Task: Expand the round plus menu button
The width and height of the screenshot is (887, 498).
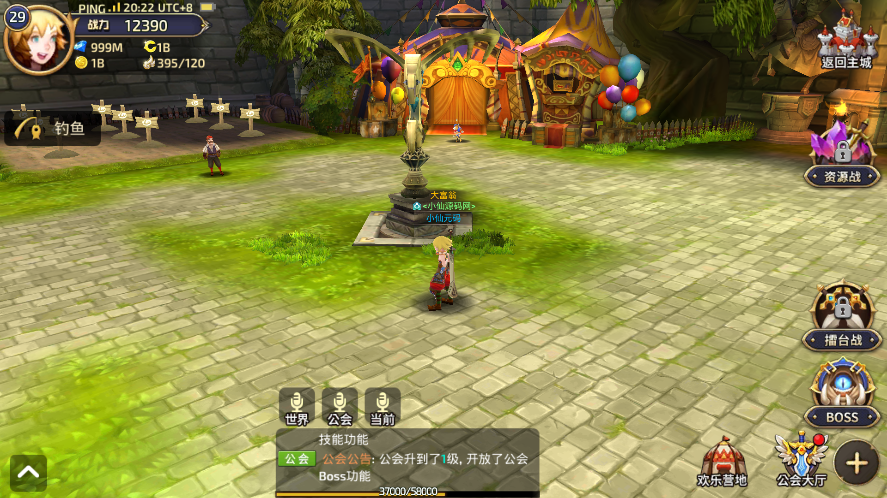Action: [857, 462]
